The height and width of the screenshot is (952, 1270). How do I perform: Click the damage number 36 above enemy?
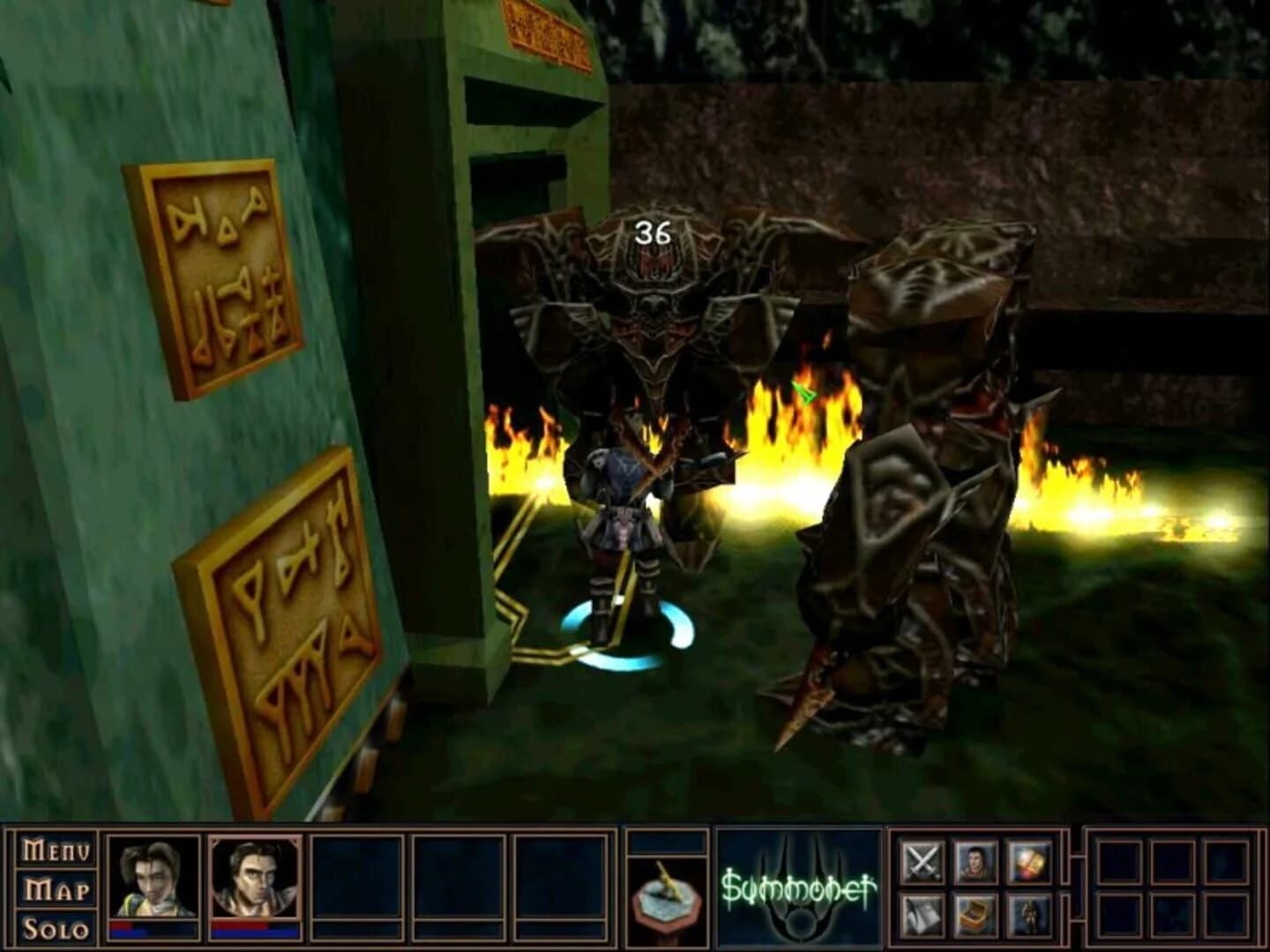(653, 232)
